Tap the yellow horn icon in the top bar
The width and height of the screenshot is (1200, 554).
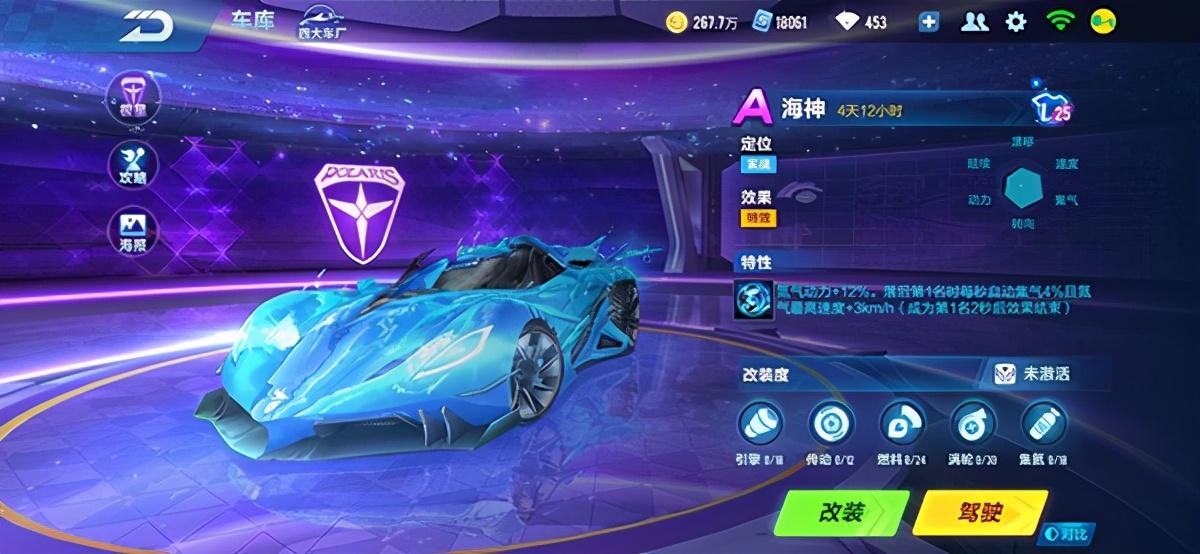[1101, 22]
